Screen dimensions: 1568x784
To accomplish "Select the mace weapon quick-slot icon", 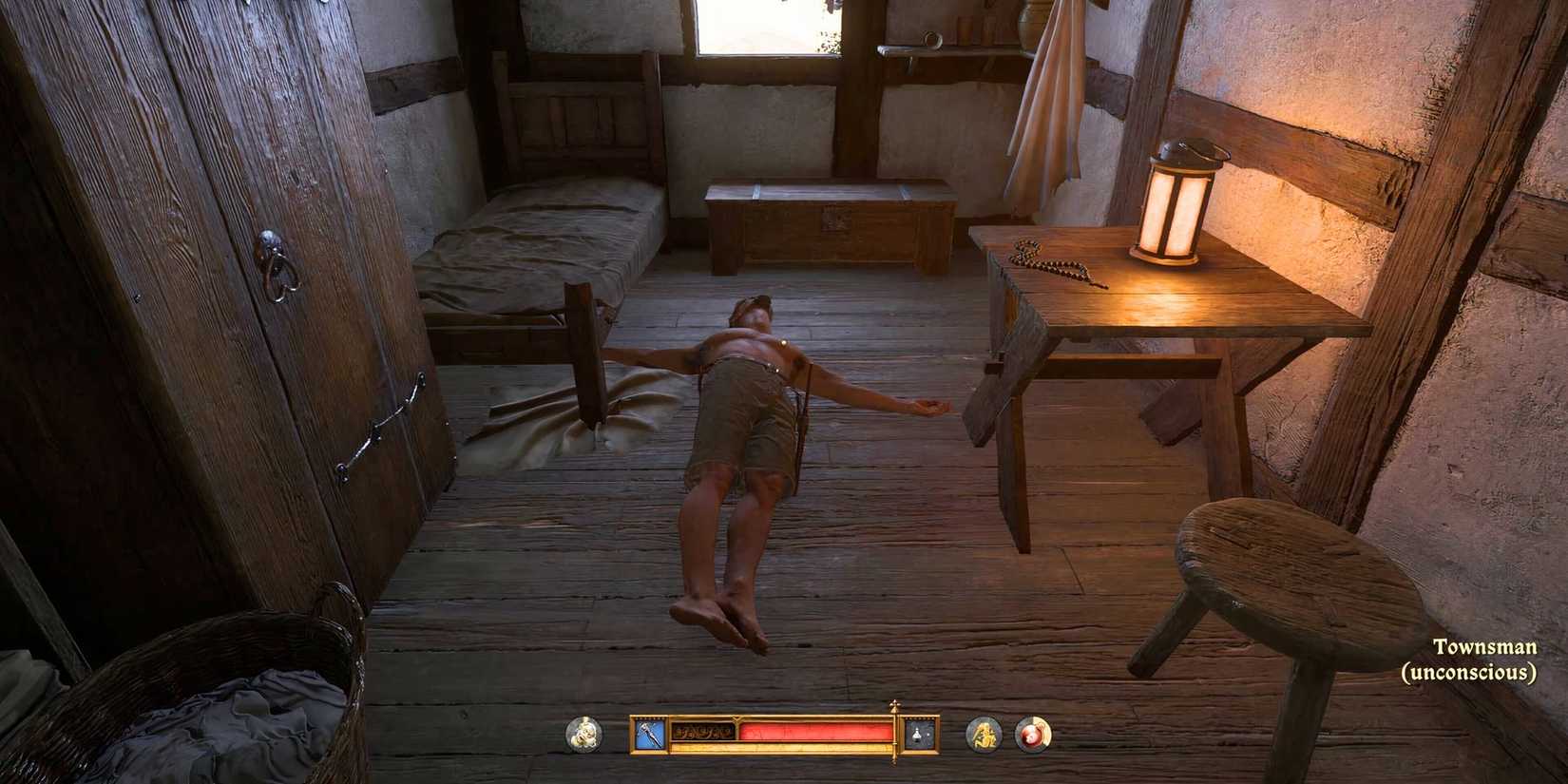I will pos(651,734).
